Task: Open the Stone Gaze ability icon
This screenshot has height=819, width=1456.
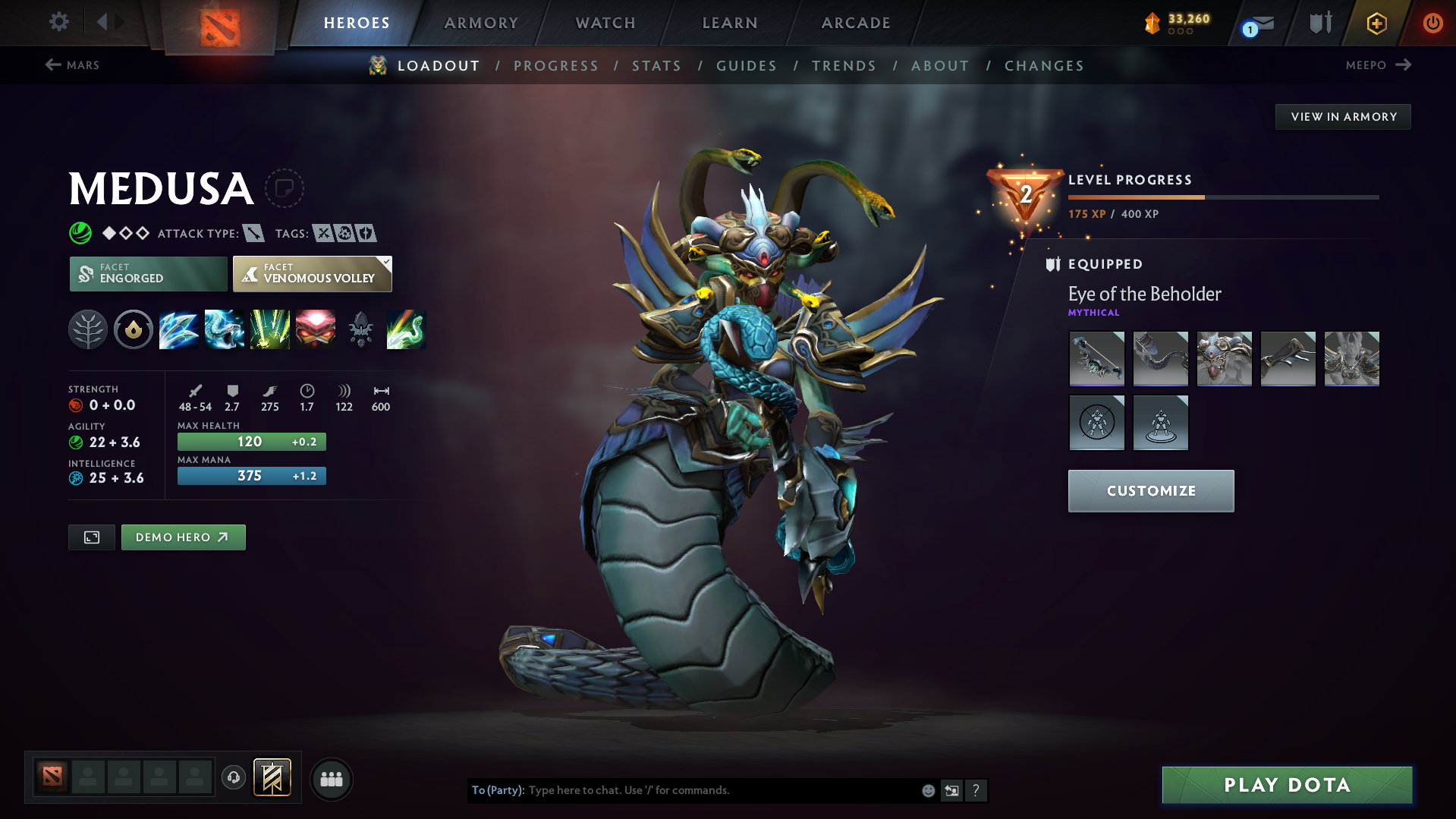Action: click(316, 329)
